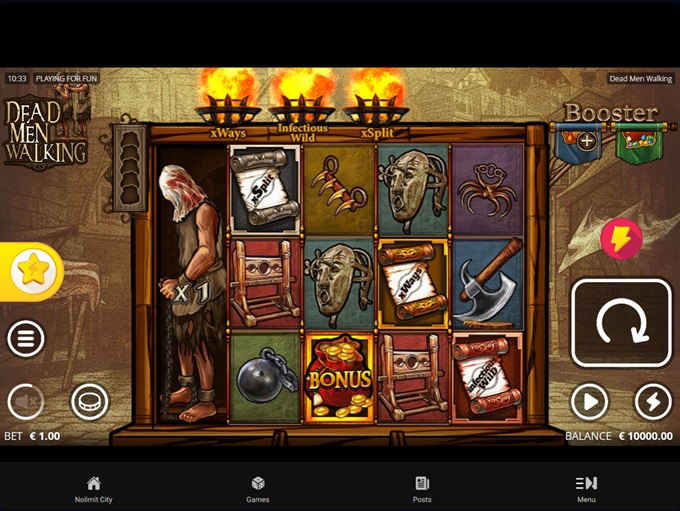Select the green Booster banner
This screenshot has height=511, width=680.
(639, 143)
